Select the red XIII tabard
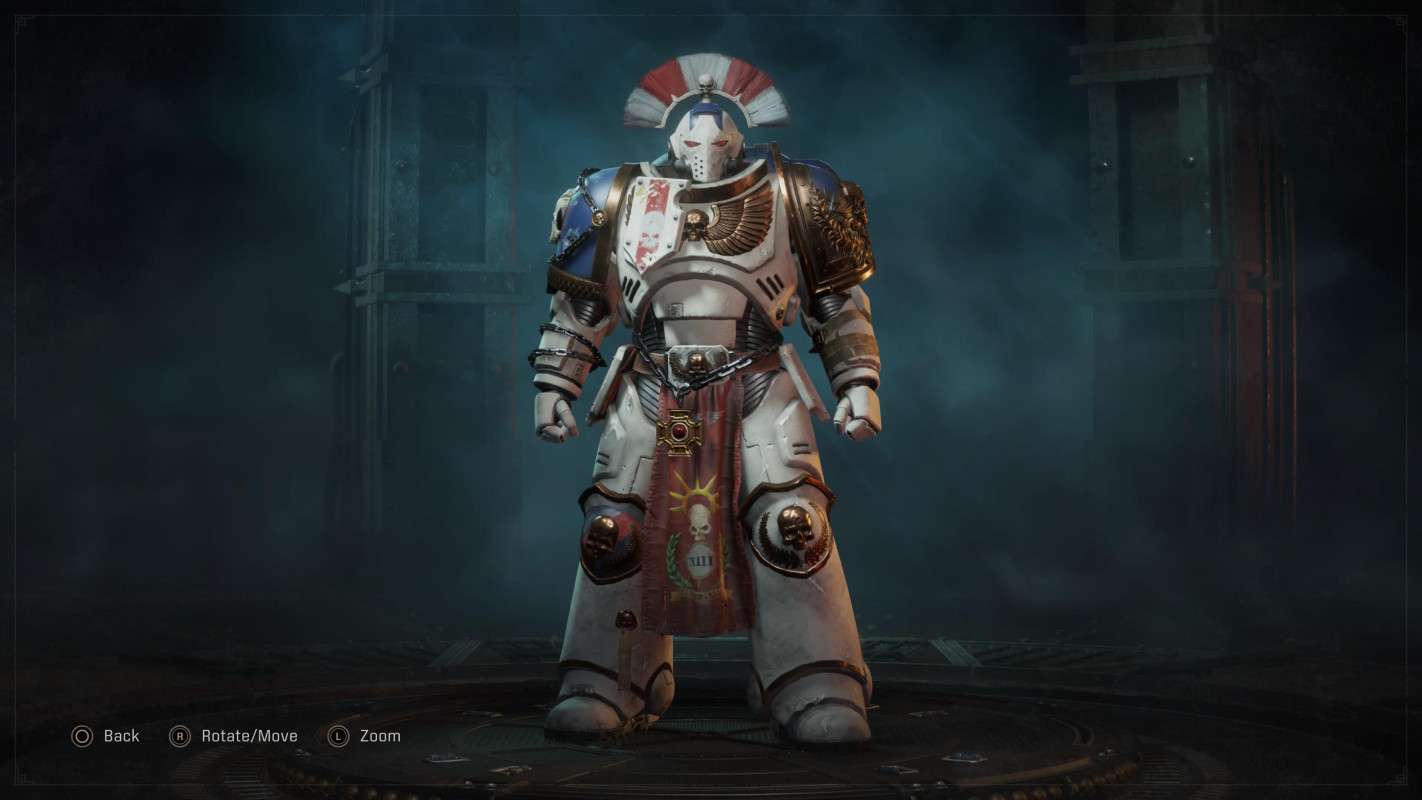 700,560
